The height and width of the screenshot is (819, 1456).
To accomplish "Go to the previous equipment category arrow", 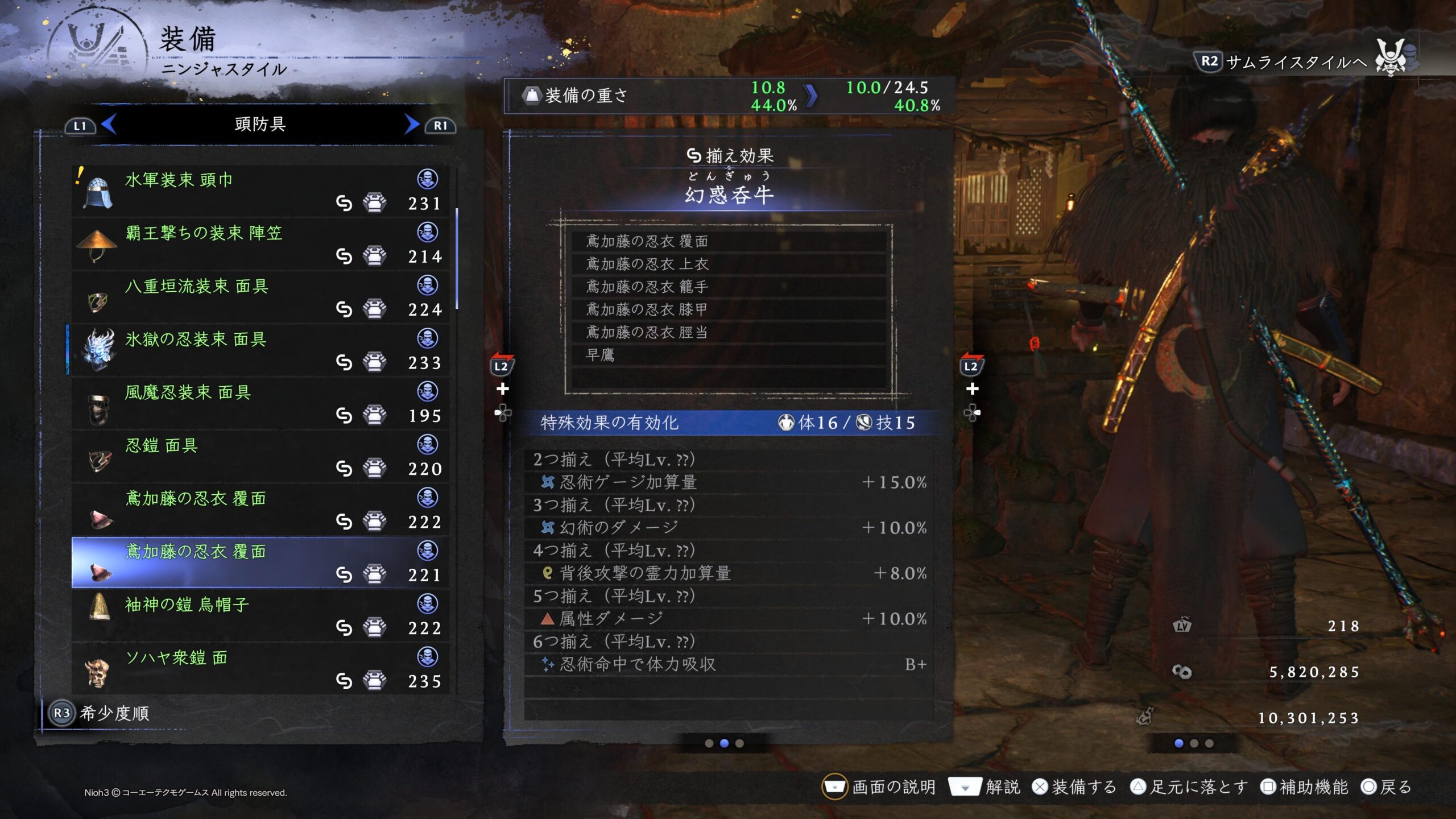I will tap(109, 125).
